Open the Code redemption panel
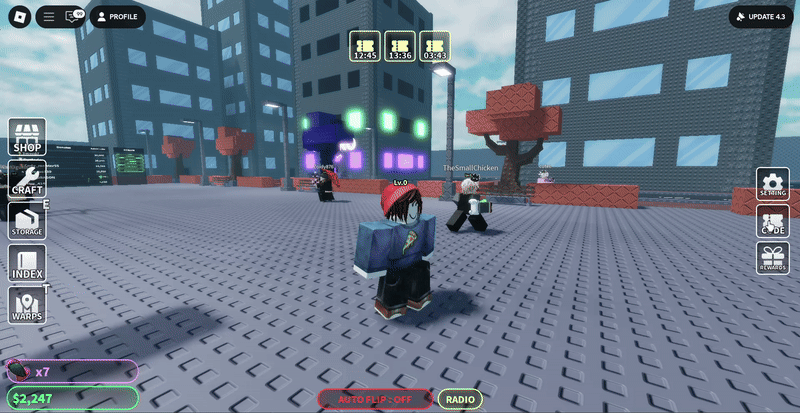This screenshot has width=800, height=413. [x=772, y=222]
